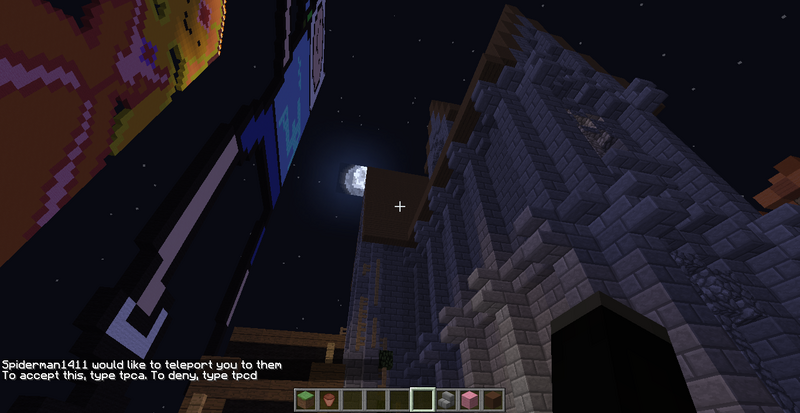Select the brown block hotbar slot

(x=494, y=401)
